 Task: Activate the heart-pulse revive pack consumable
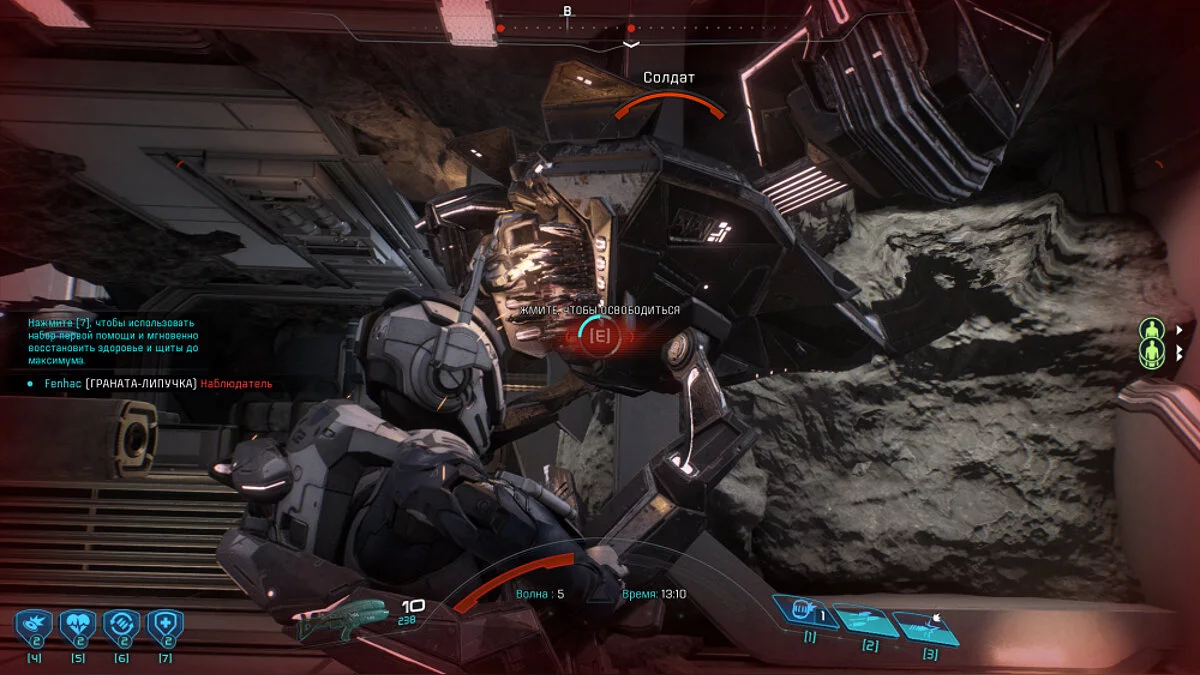point(77,625)
